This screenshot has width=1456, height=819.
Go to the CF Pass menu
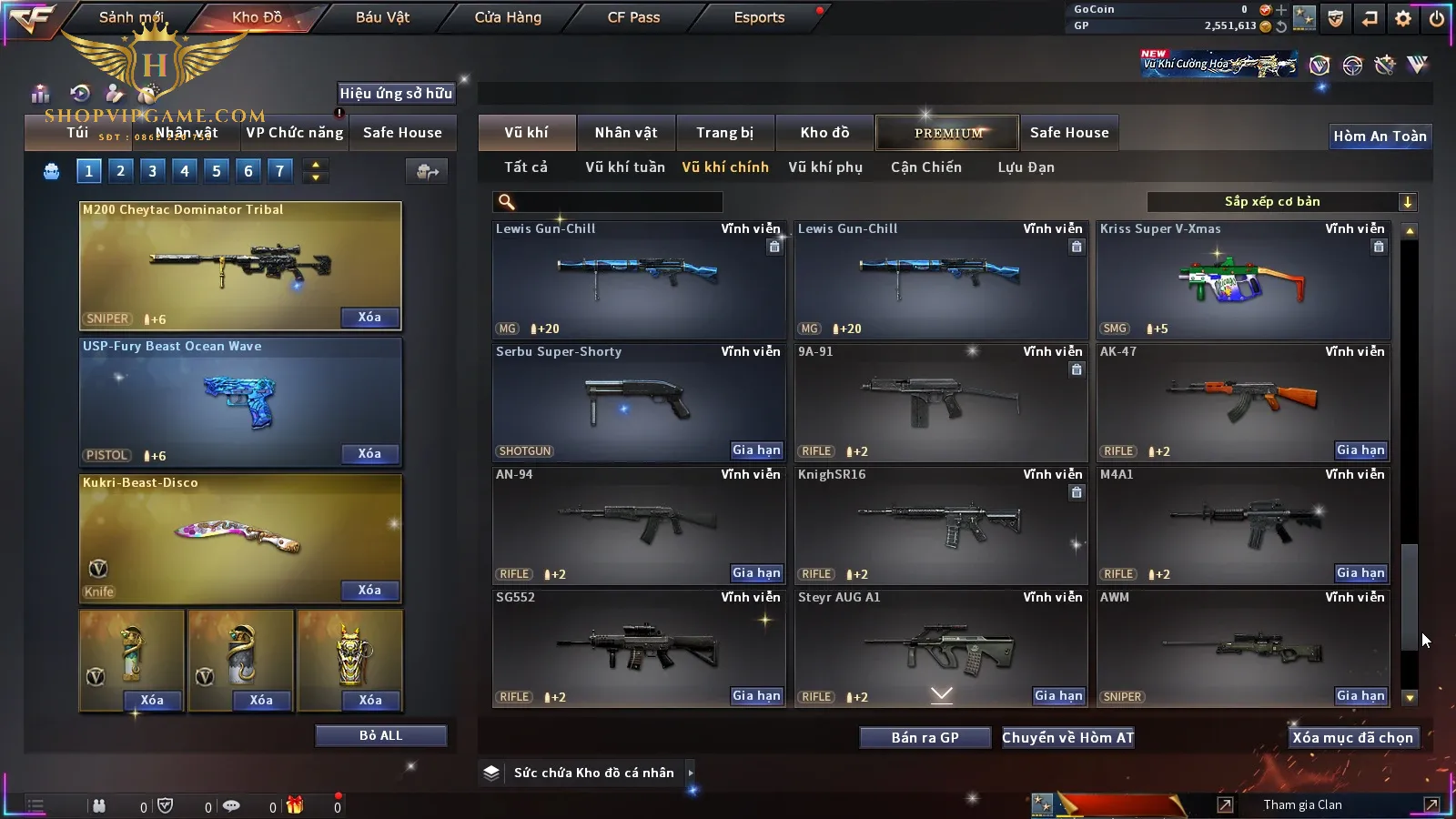click(633, 17)
